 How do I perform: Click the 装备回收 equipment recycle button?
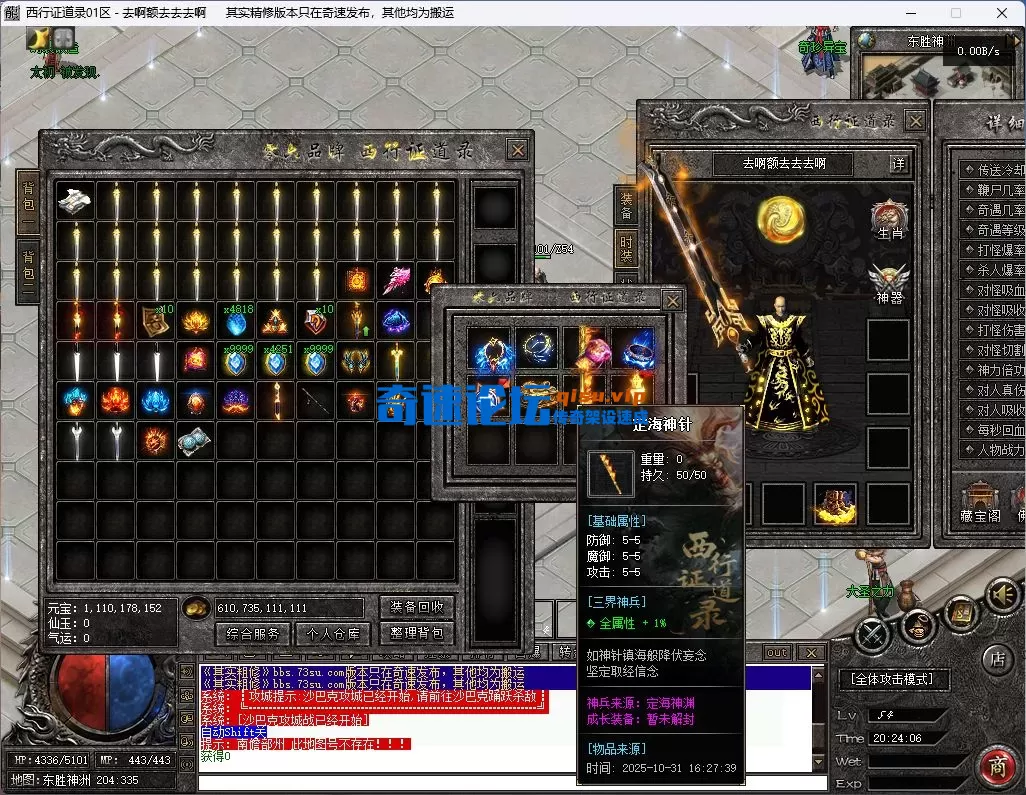coord(417,607)
